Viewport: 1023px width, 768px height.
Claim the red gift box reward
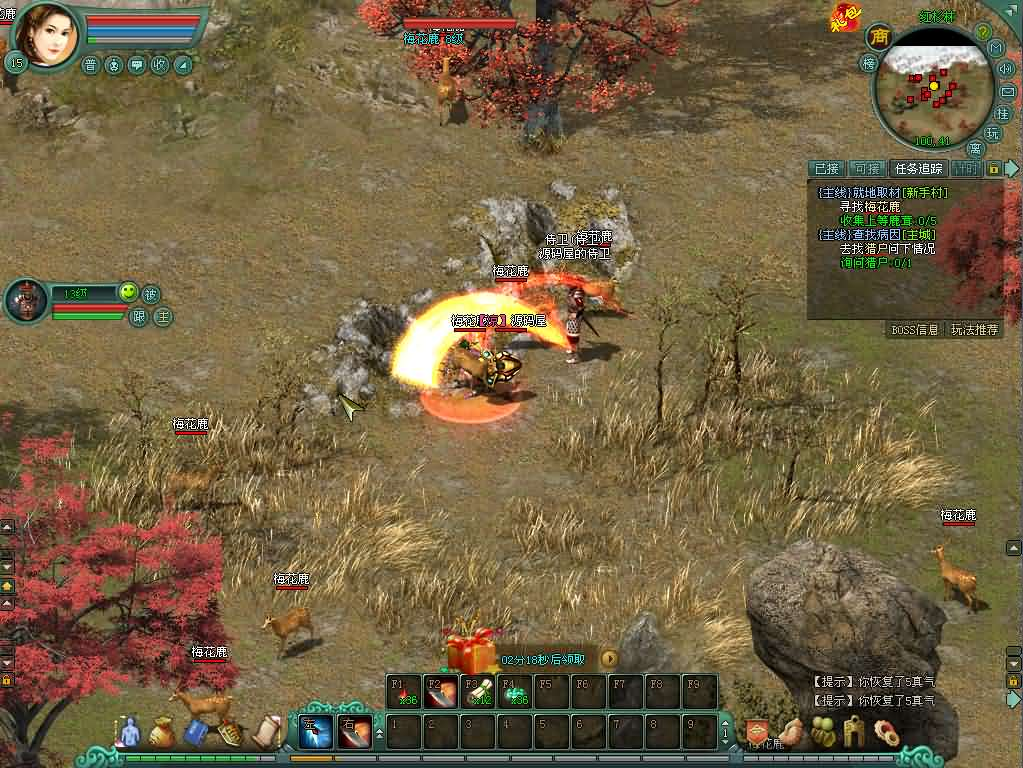point(471,651)
